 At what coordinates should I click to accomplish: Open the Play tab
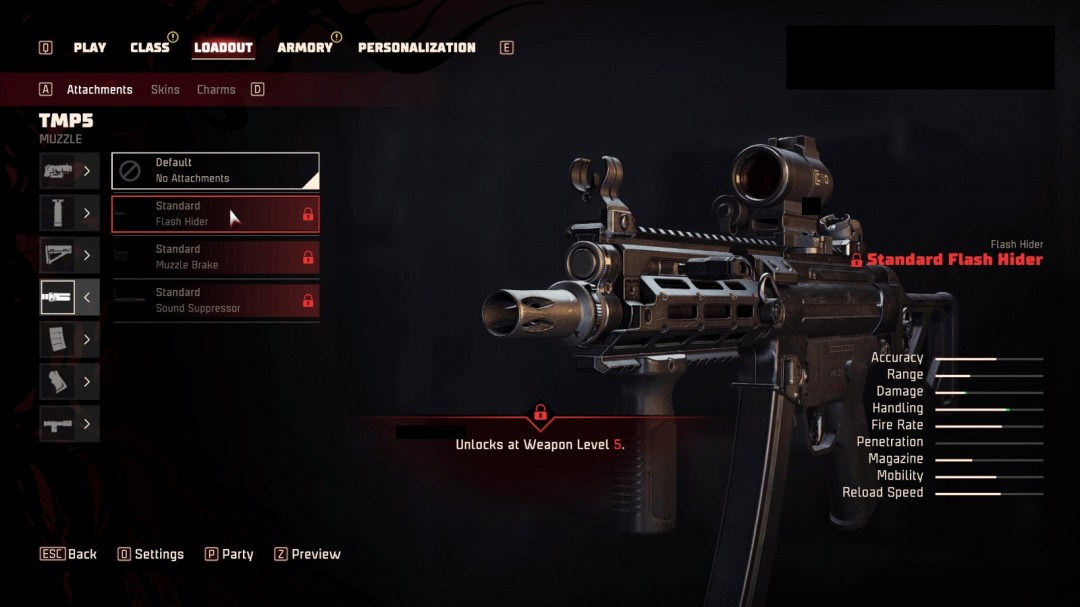tap(90, 48)
